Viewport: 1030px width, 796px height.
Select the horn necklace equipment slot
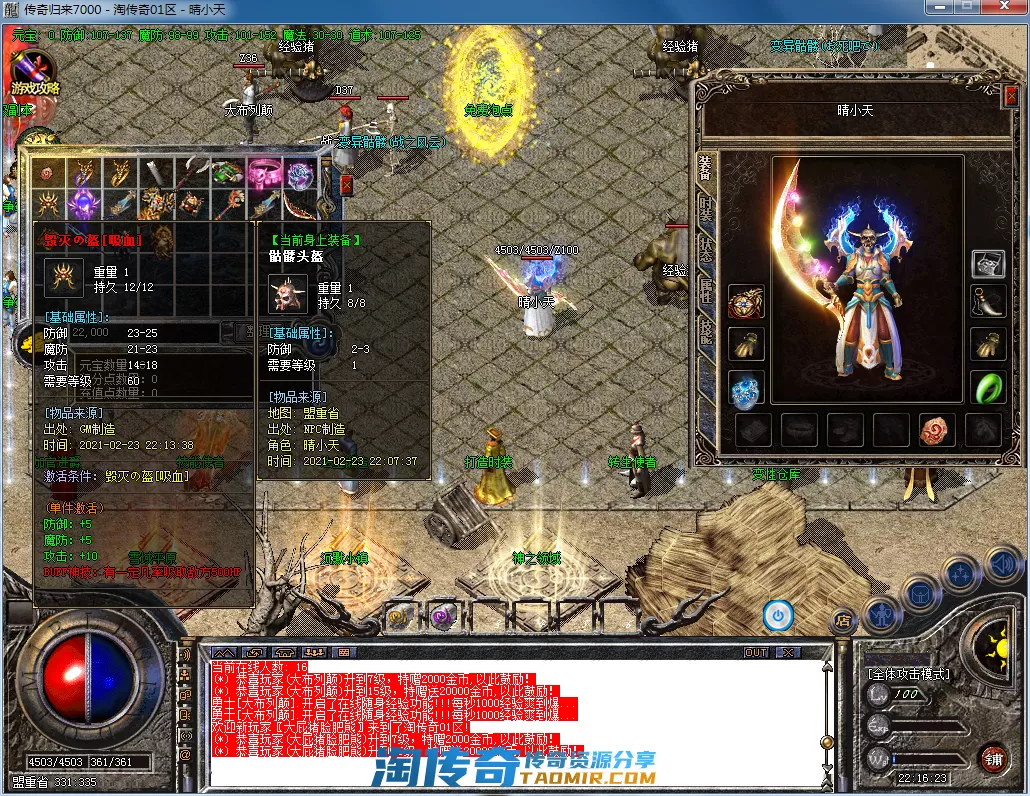click(988, 301)
